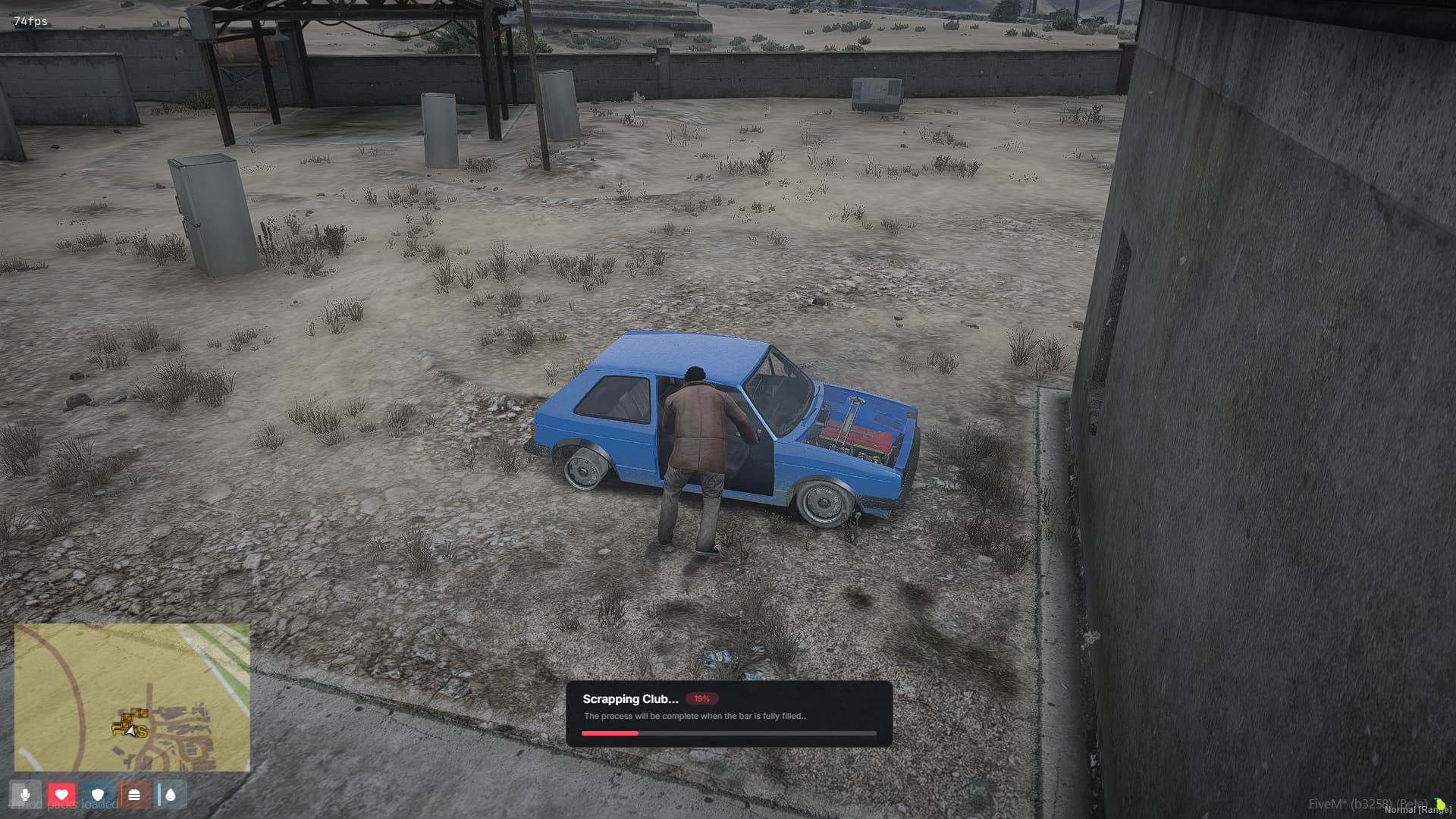Click the 'Scrapping Club...' notification panel
The image size is (1456, 819).
[730, 715]
